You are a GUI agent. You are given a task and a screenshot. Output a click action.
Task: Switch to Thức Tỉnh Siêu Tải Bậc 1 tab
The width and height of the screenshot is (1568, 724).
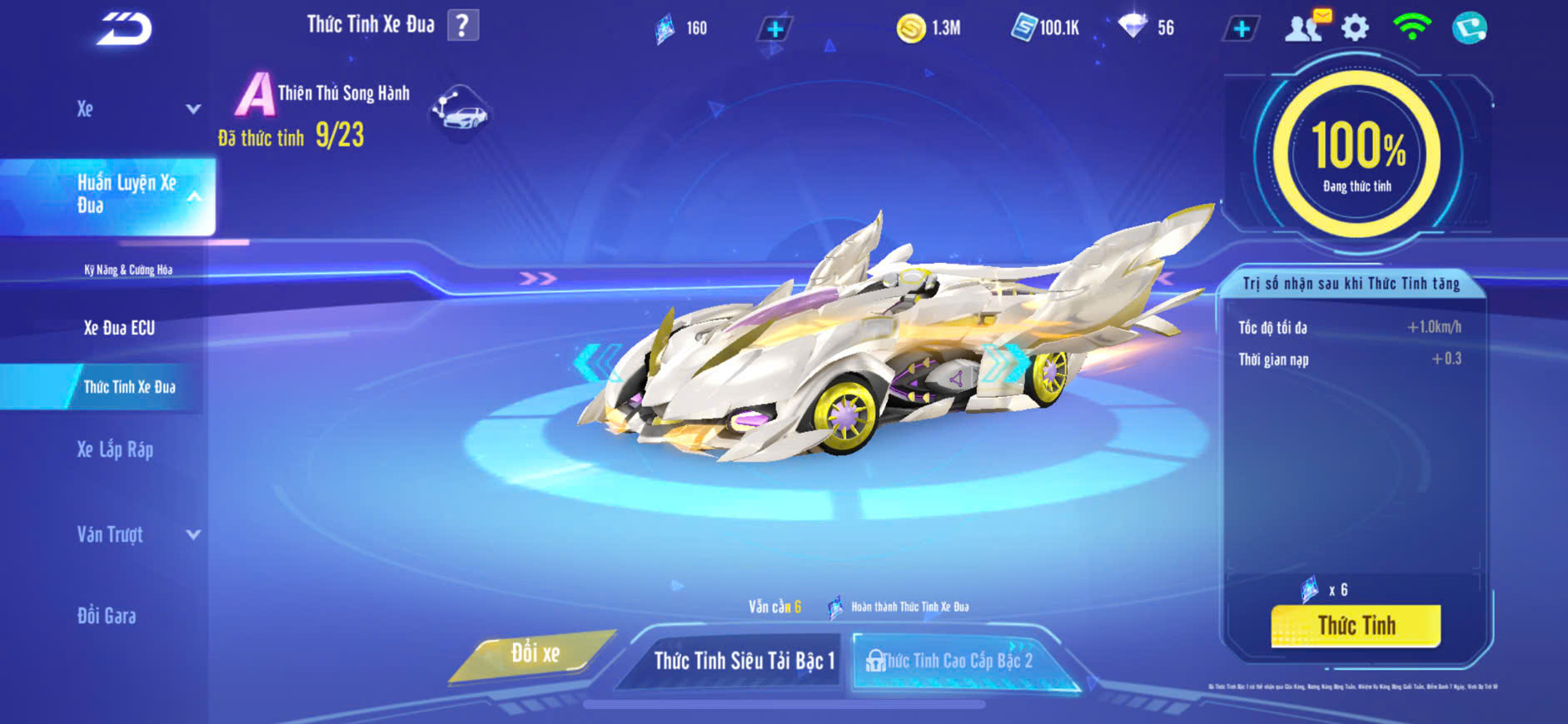[743, 661]
